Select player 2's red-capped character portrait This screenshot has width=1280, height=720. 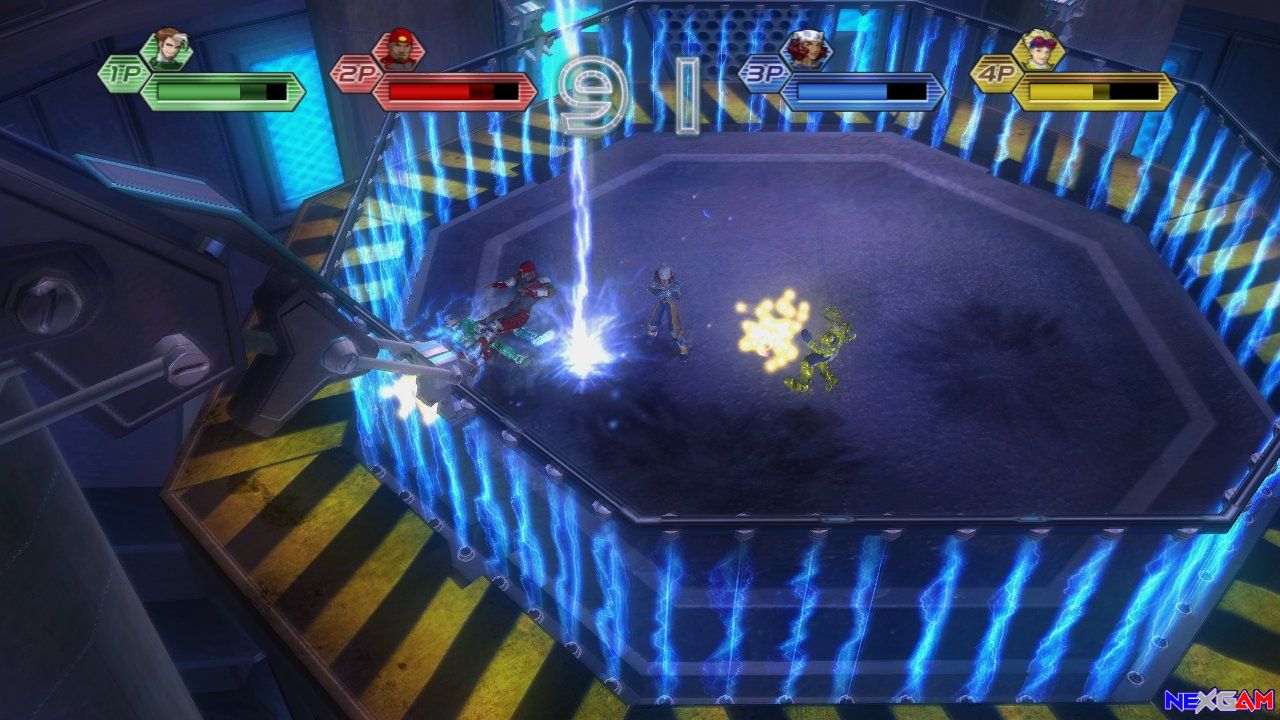(x=398, y=49)
